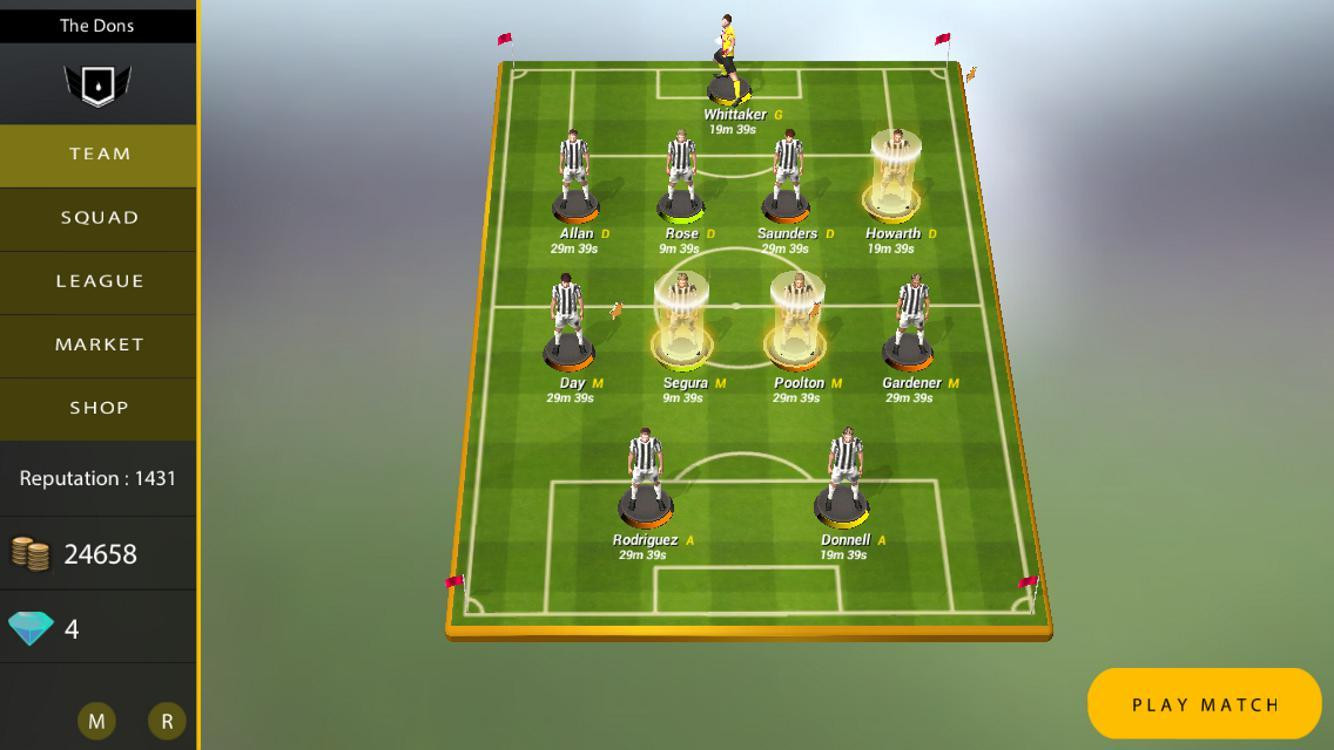Open the TEAM tab in the sidebar
Viewport: 1334px width, 750px height.
(97, 154)
